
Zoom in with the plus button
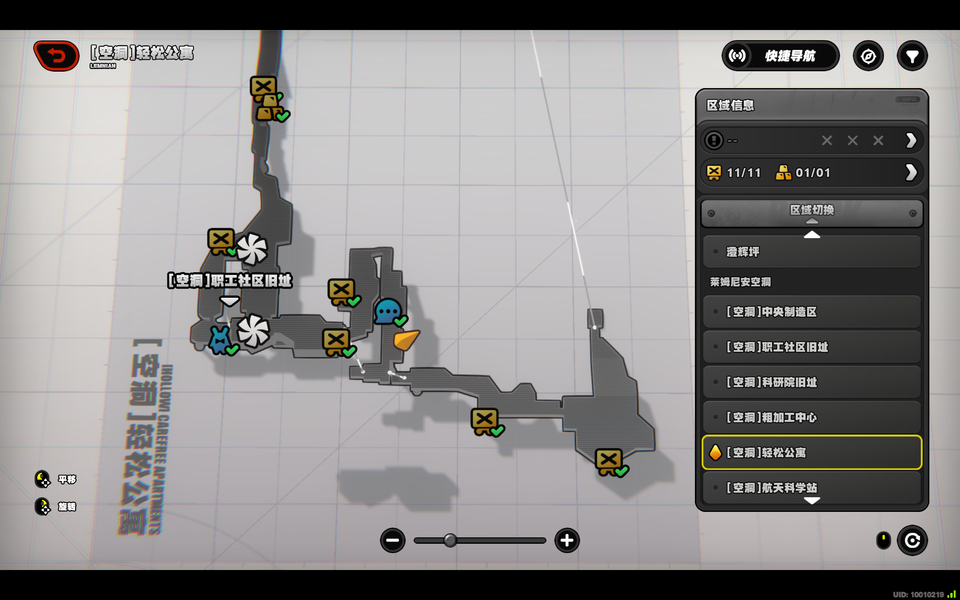(x=567, y=541)
